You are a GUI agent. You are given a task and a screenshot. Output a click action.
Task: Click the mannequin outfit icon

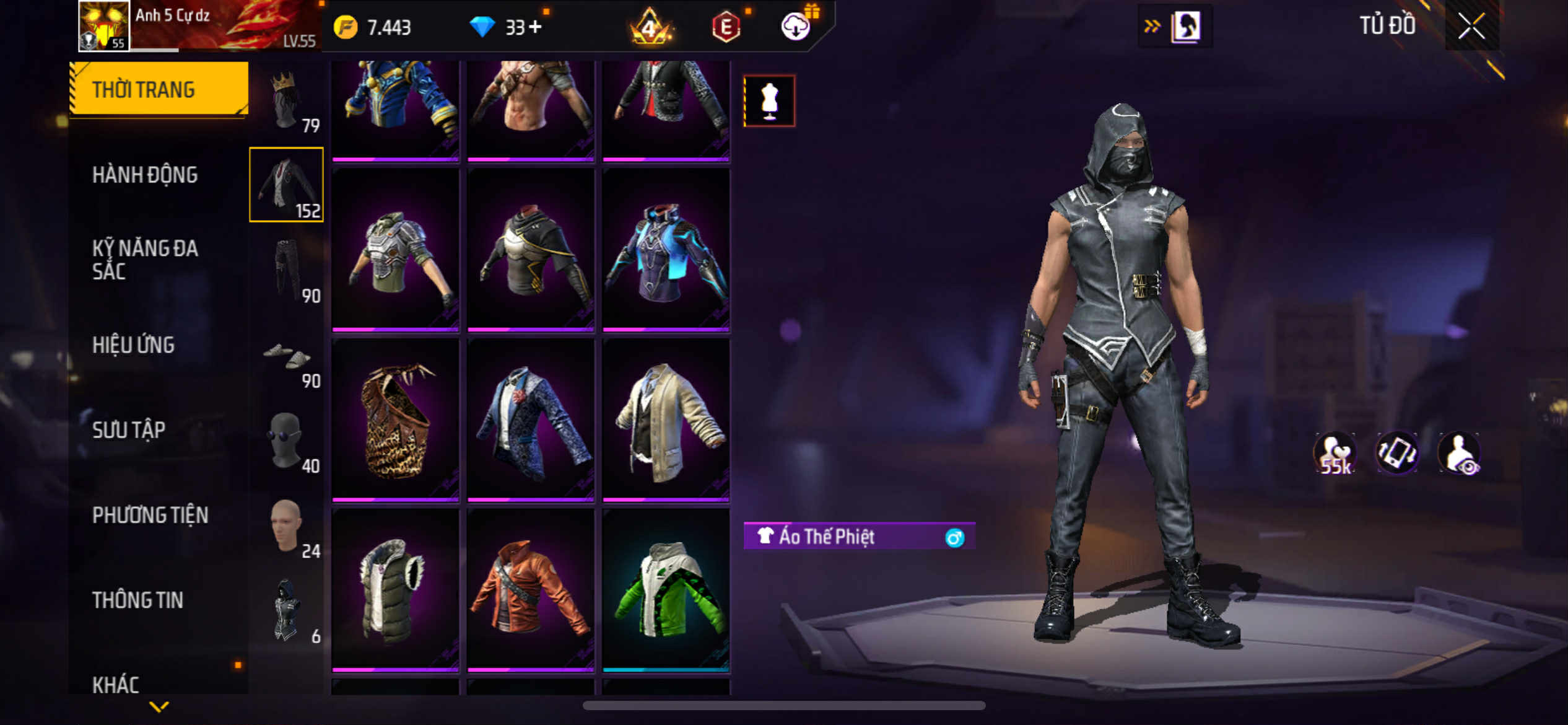(x=769, y=101)
